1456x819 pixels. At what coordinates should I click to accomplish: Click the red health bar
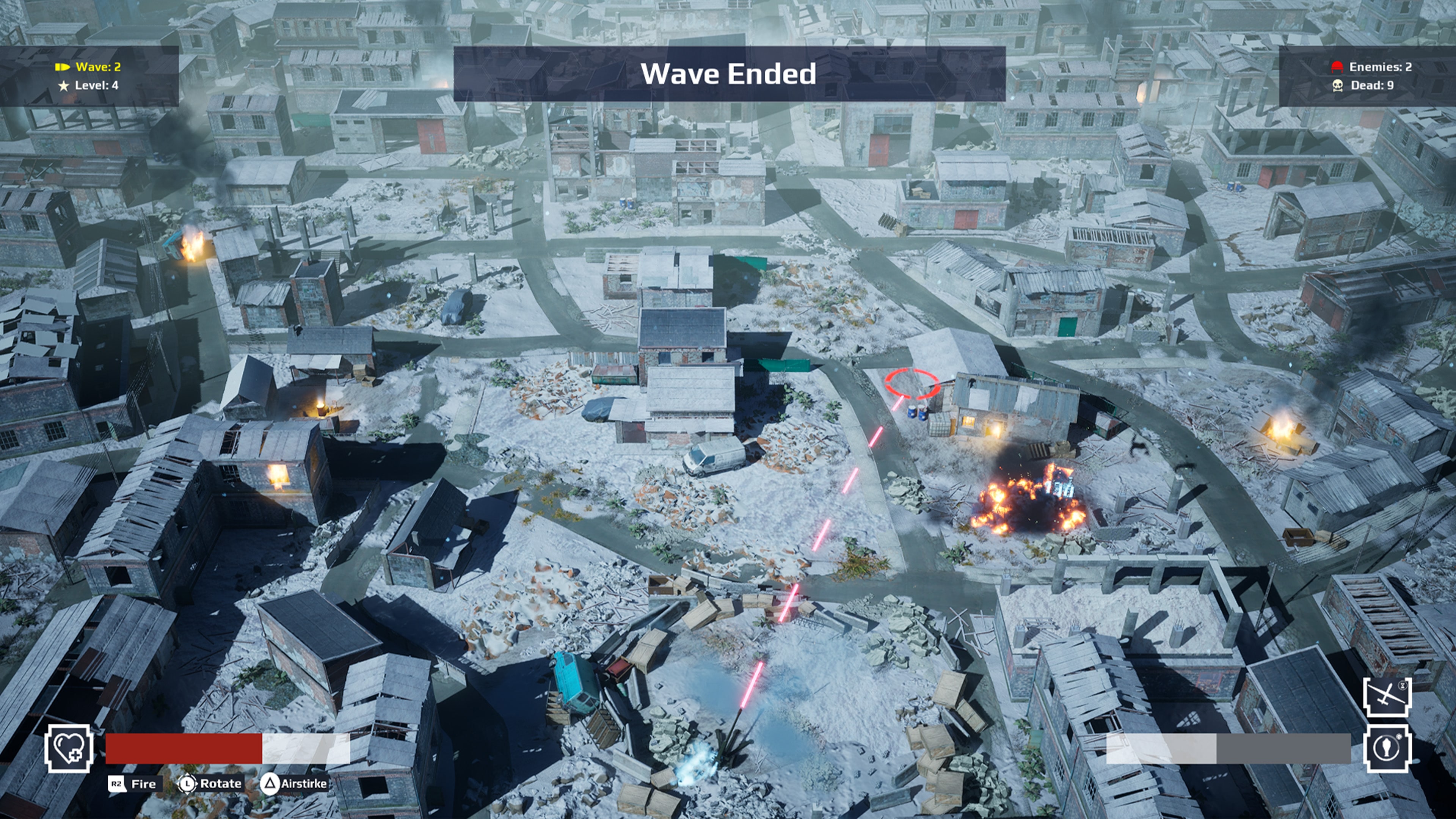tap(184, 751)
